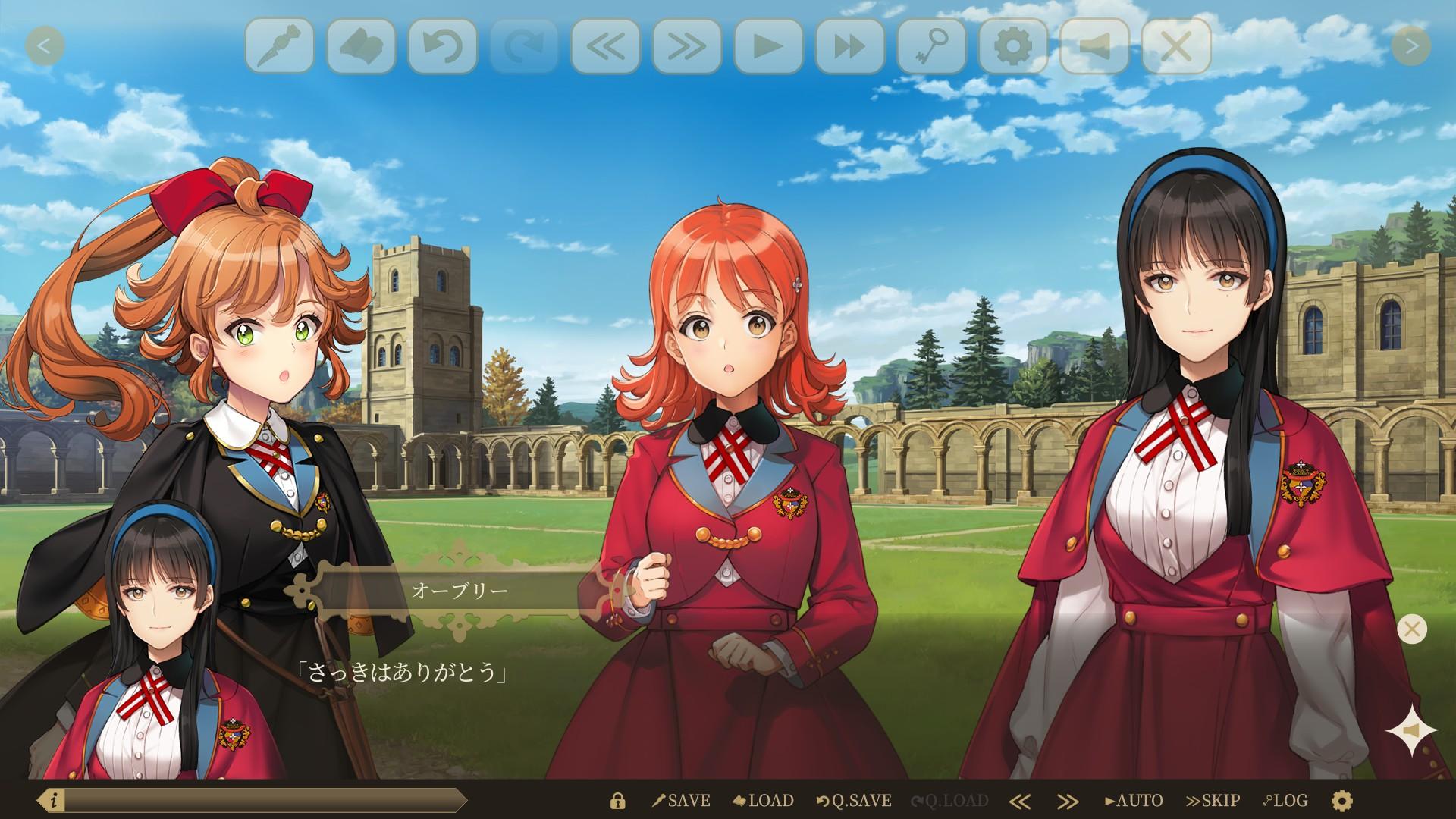Perform a quick save with Q.SAVE
Viewport: 1456px width, 819px height.
point(854,801)
